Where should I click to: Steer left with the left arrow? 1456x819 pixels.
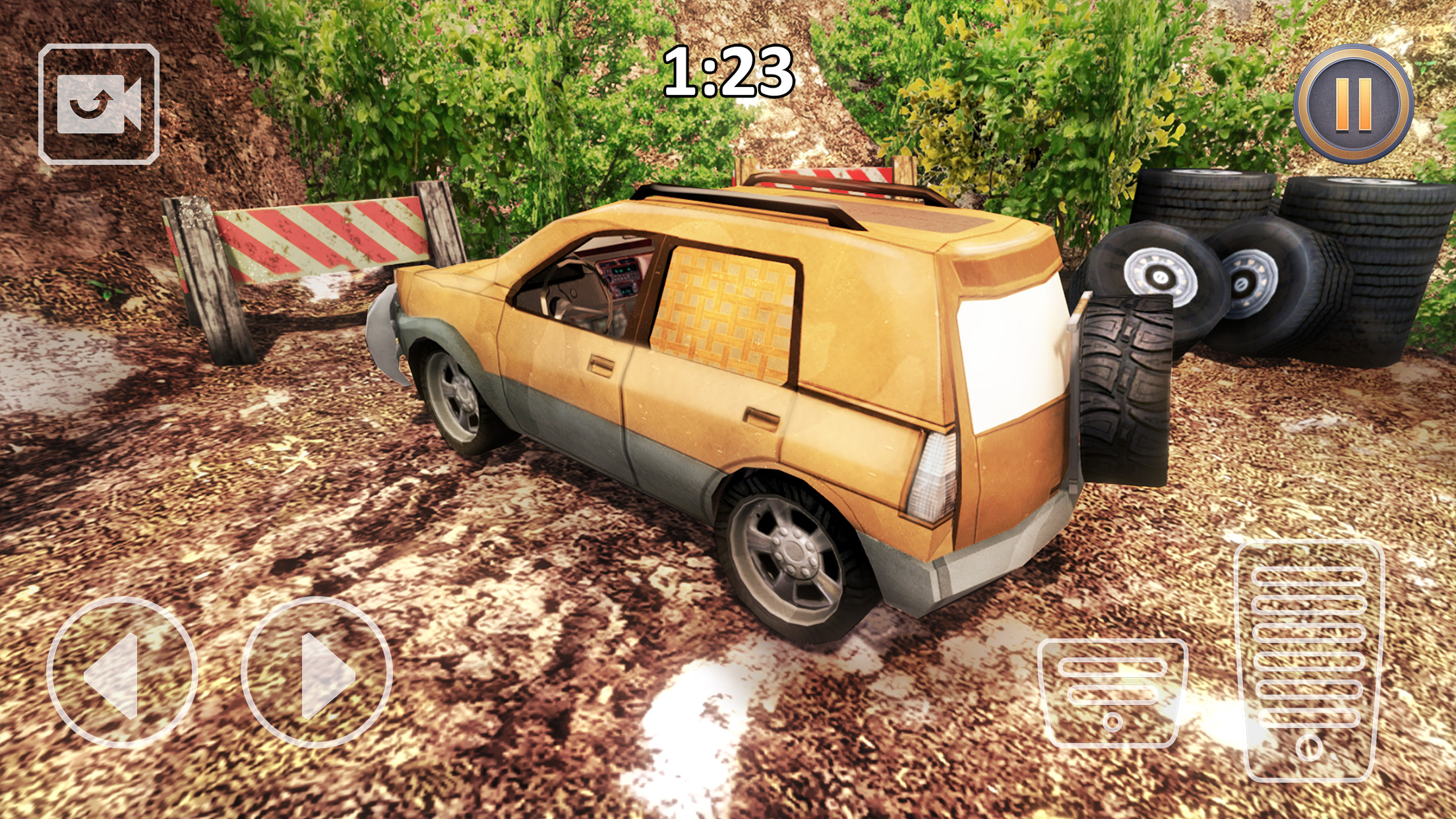coord(122,672)
